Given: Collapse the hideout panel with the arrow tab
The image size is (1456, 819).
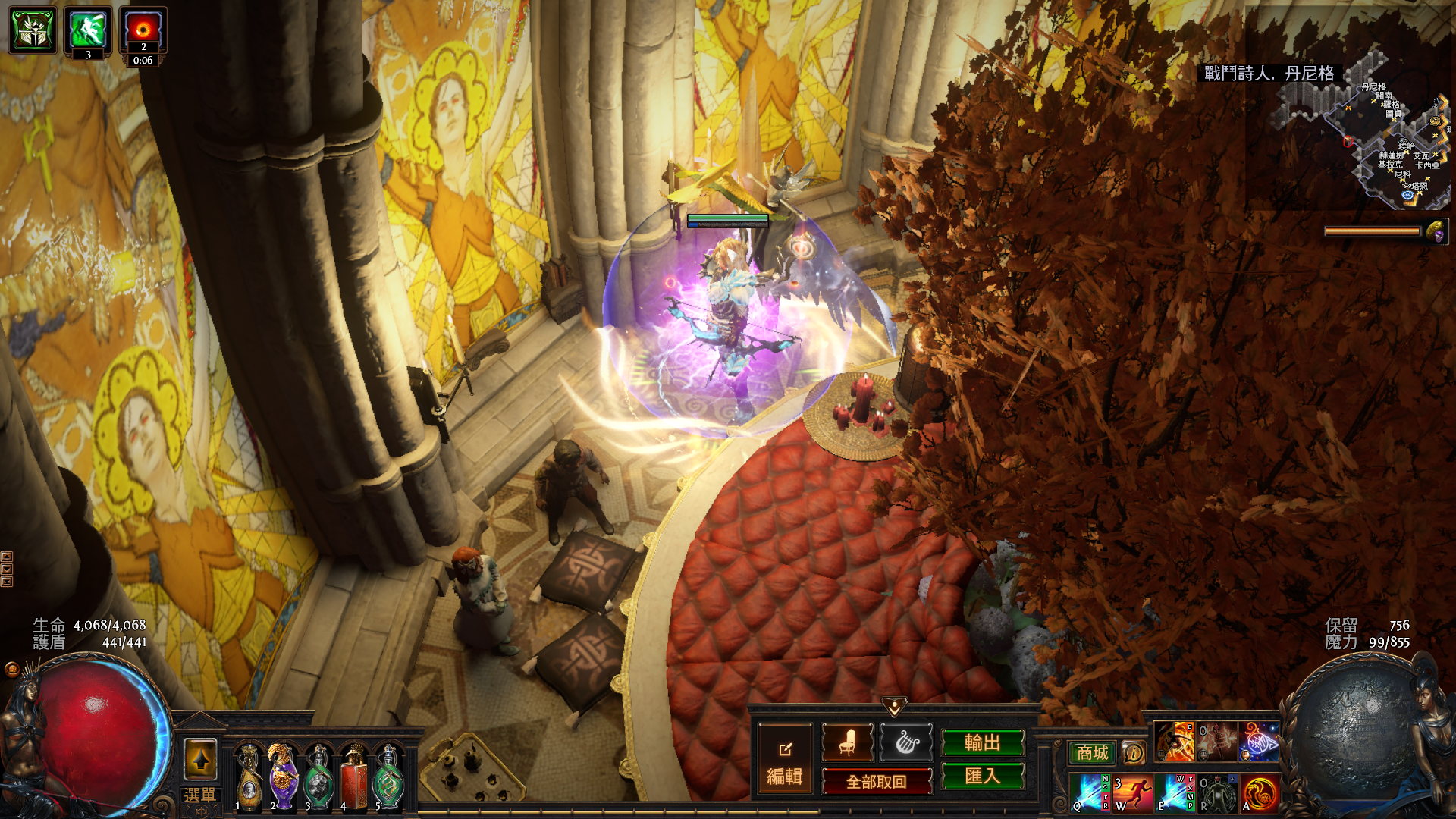Looking at the screenshot, I should (894, 707).
